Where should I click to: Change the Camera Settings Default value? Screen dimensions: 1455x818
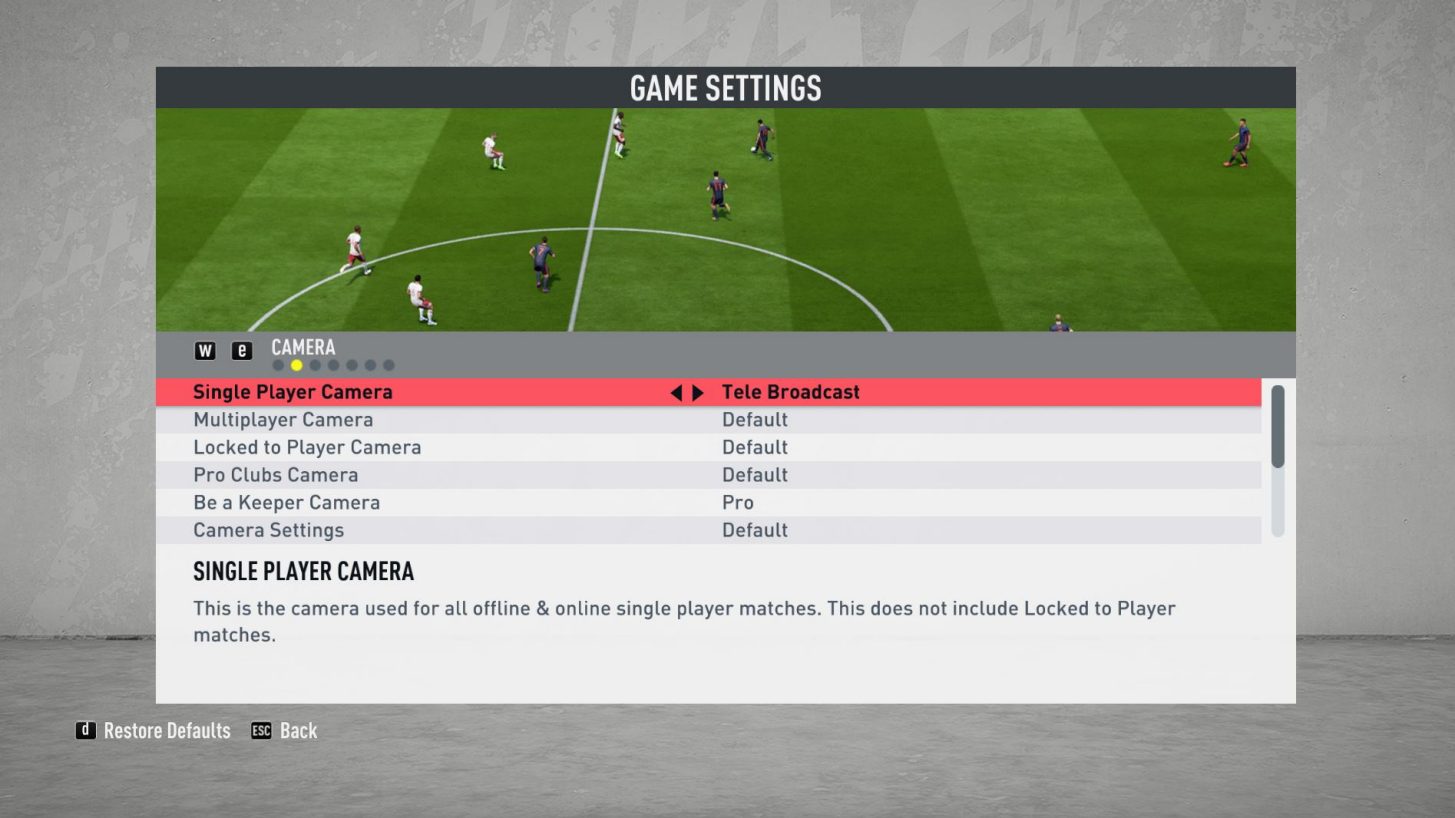click(755, 530)
